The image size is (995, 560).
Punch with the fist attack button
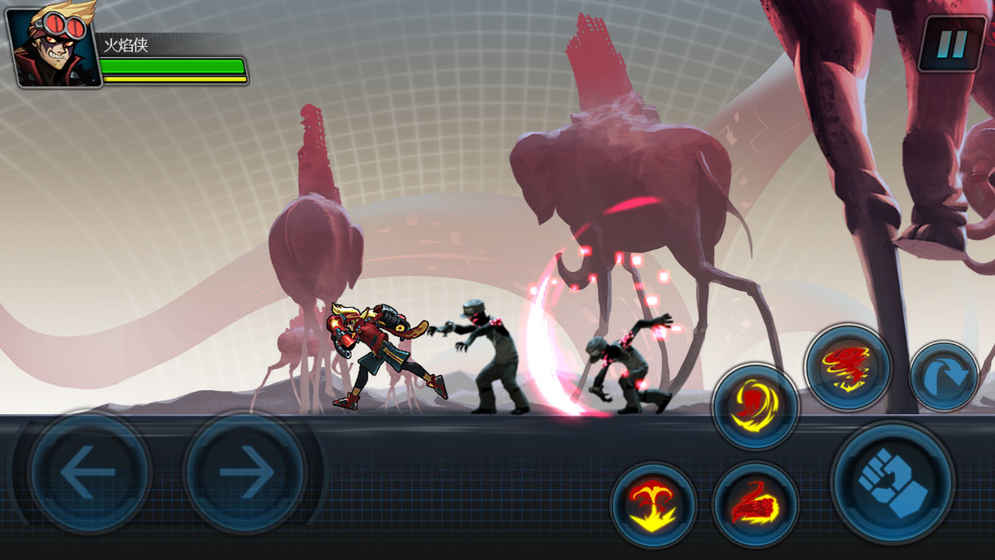tap(892, 482)
